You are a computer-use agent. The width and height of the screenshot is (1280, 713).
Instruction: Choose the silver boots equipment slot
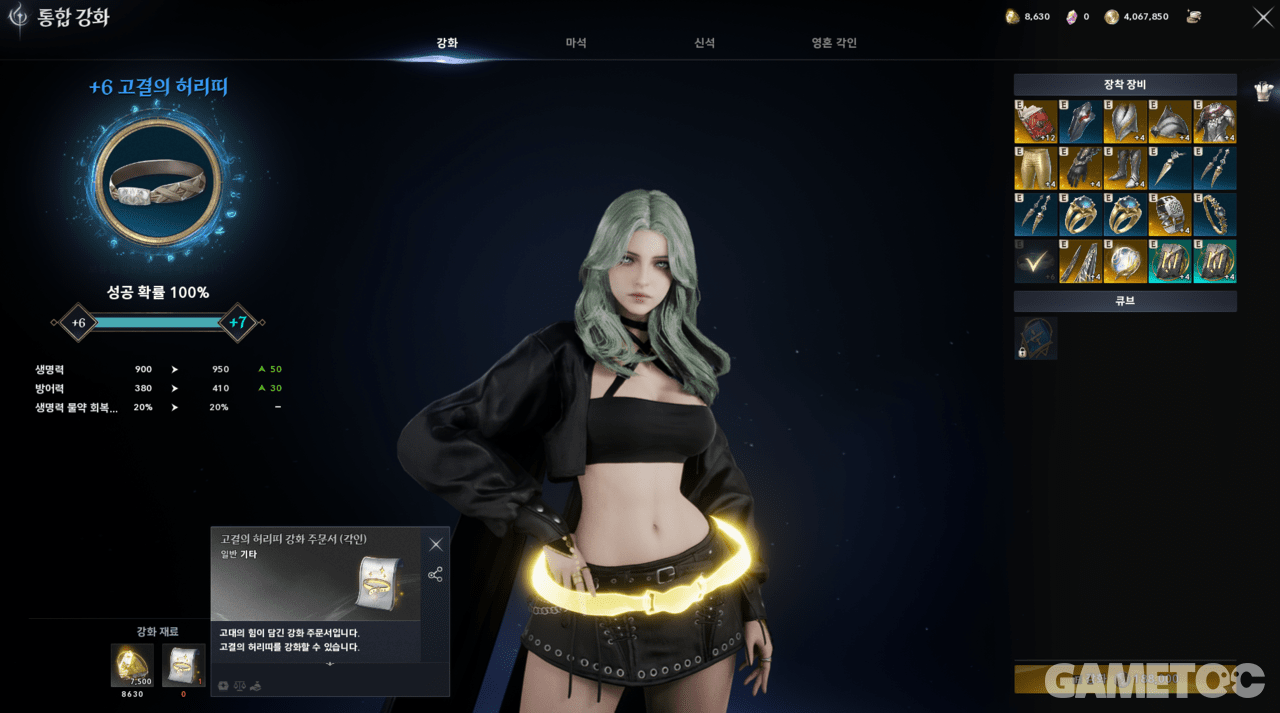tap(1125, 168)
